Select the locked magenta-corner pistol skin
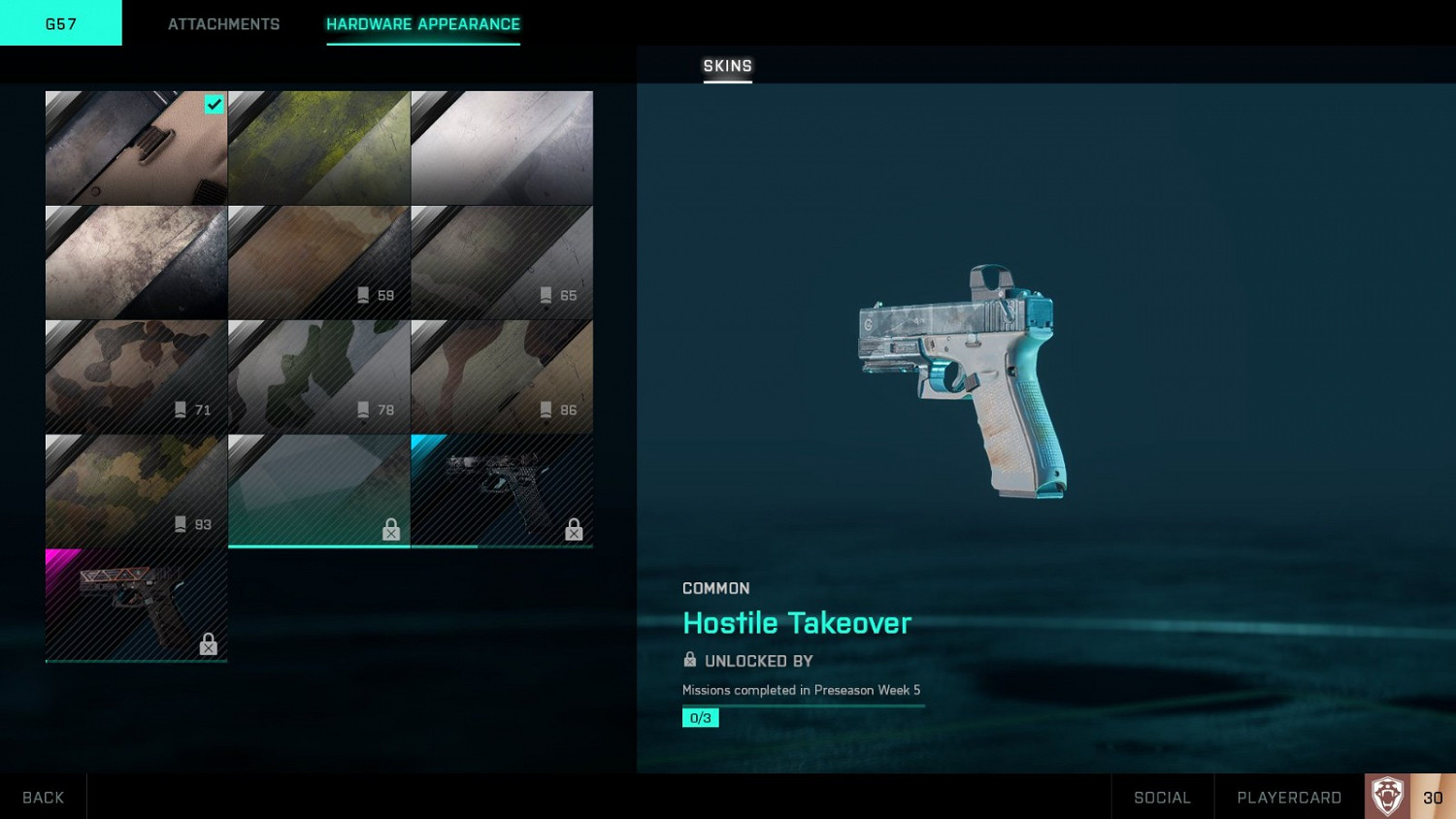This screenshot has width=1456, height=819. tap(136, 606)
